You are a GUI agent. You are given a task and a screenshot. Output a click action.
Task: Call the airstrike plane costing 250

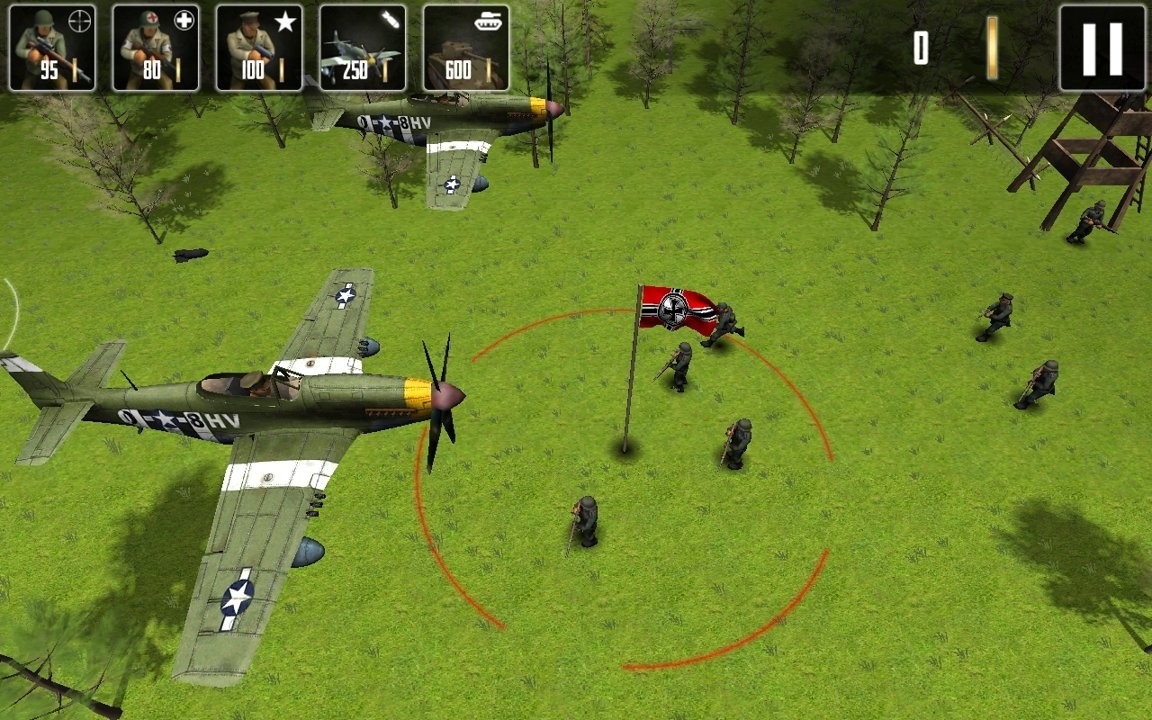[x=362, y=48]
